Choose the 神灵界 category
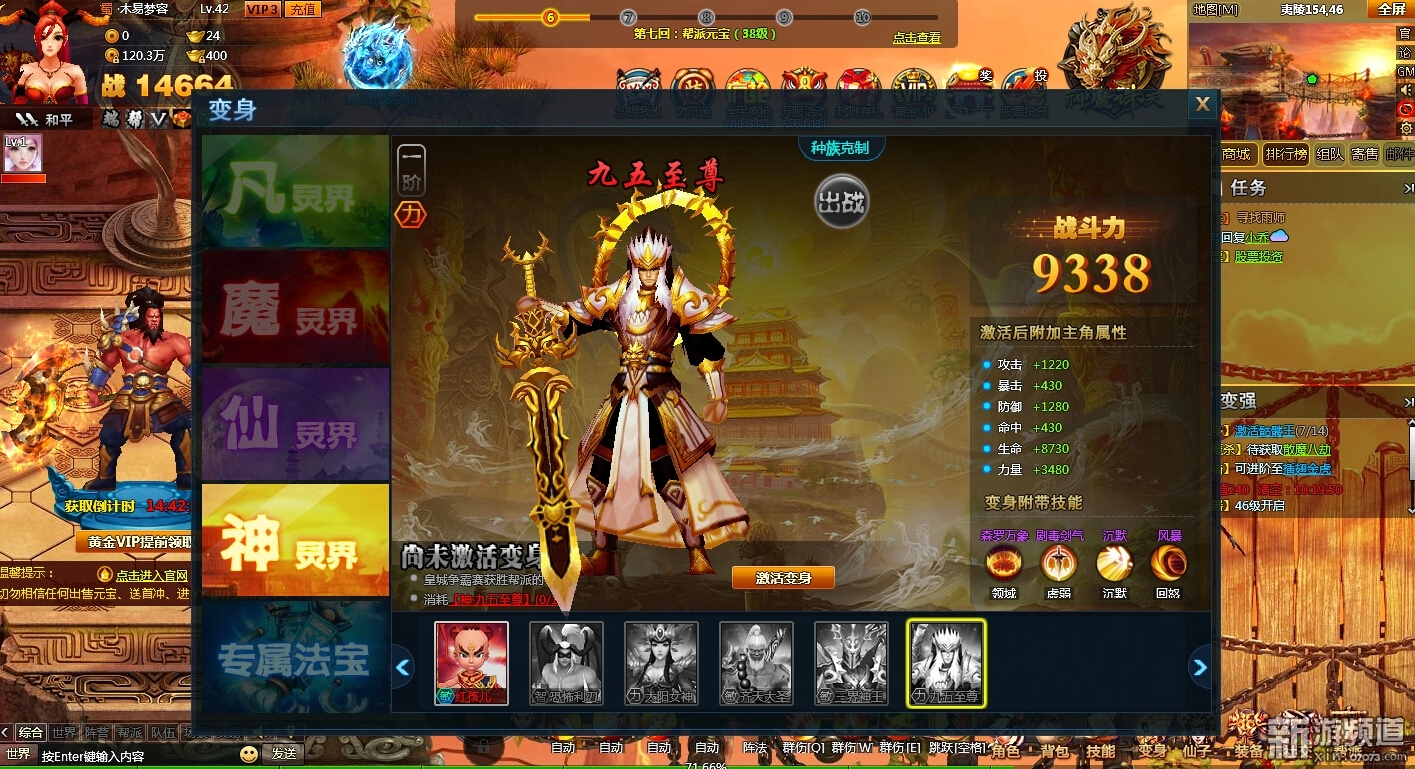 click(295, 540)
